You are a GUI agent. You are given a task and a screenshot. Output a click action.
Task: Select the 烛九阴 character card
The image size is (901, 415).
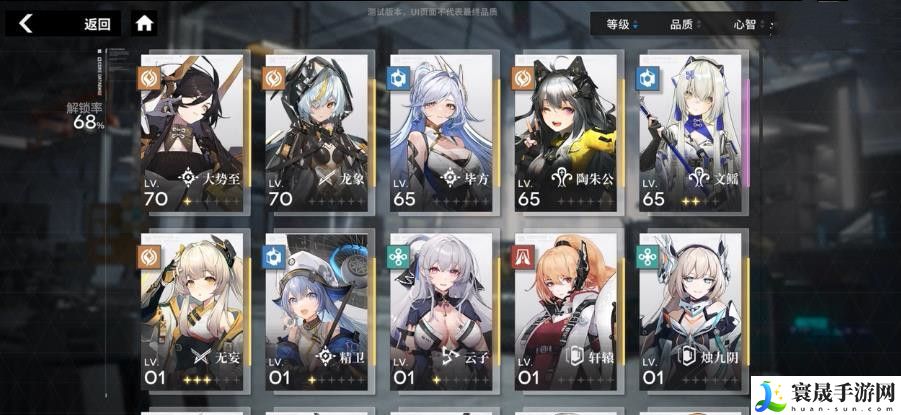point(692,314)
